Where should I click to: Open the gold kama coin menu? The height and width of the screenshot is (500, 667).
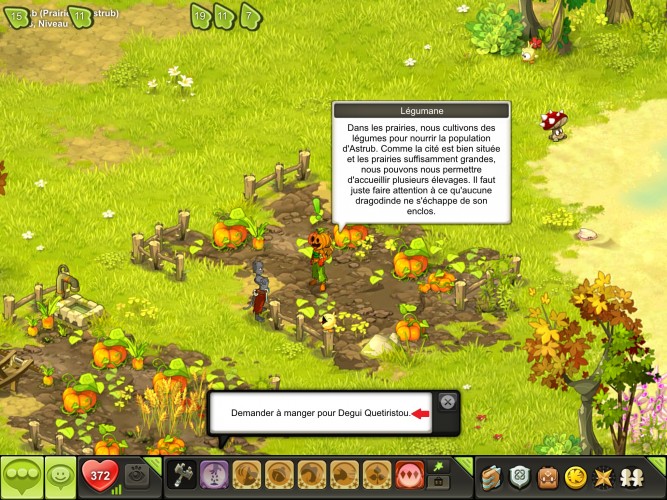click(x=575, y=475)
